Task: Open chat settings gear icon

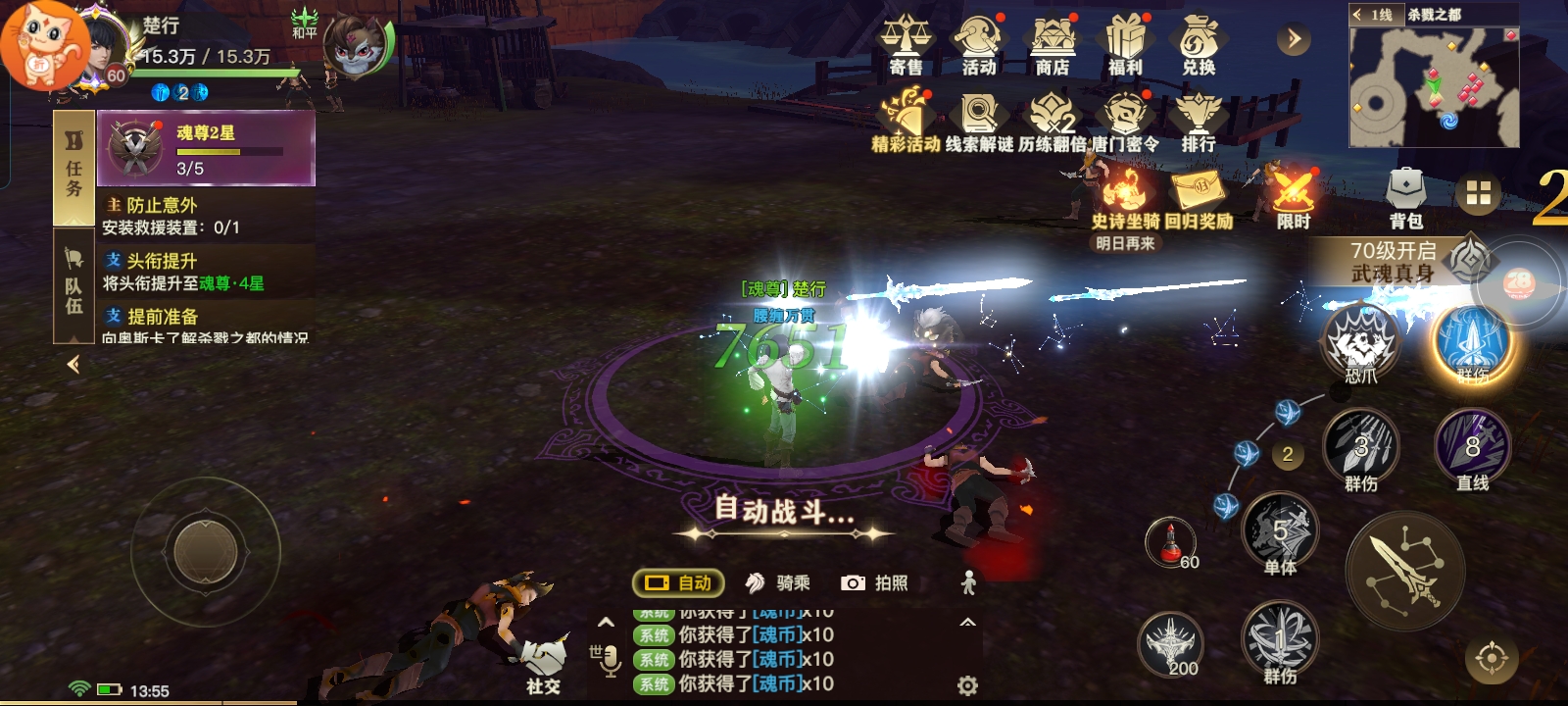Action: coord(967,685)
